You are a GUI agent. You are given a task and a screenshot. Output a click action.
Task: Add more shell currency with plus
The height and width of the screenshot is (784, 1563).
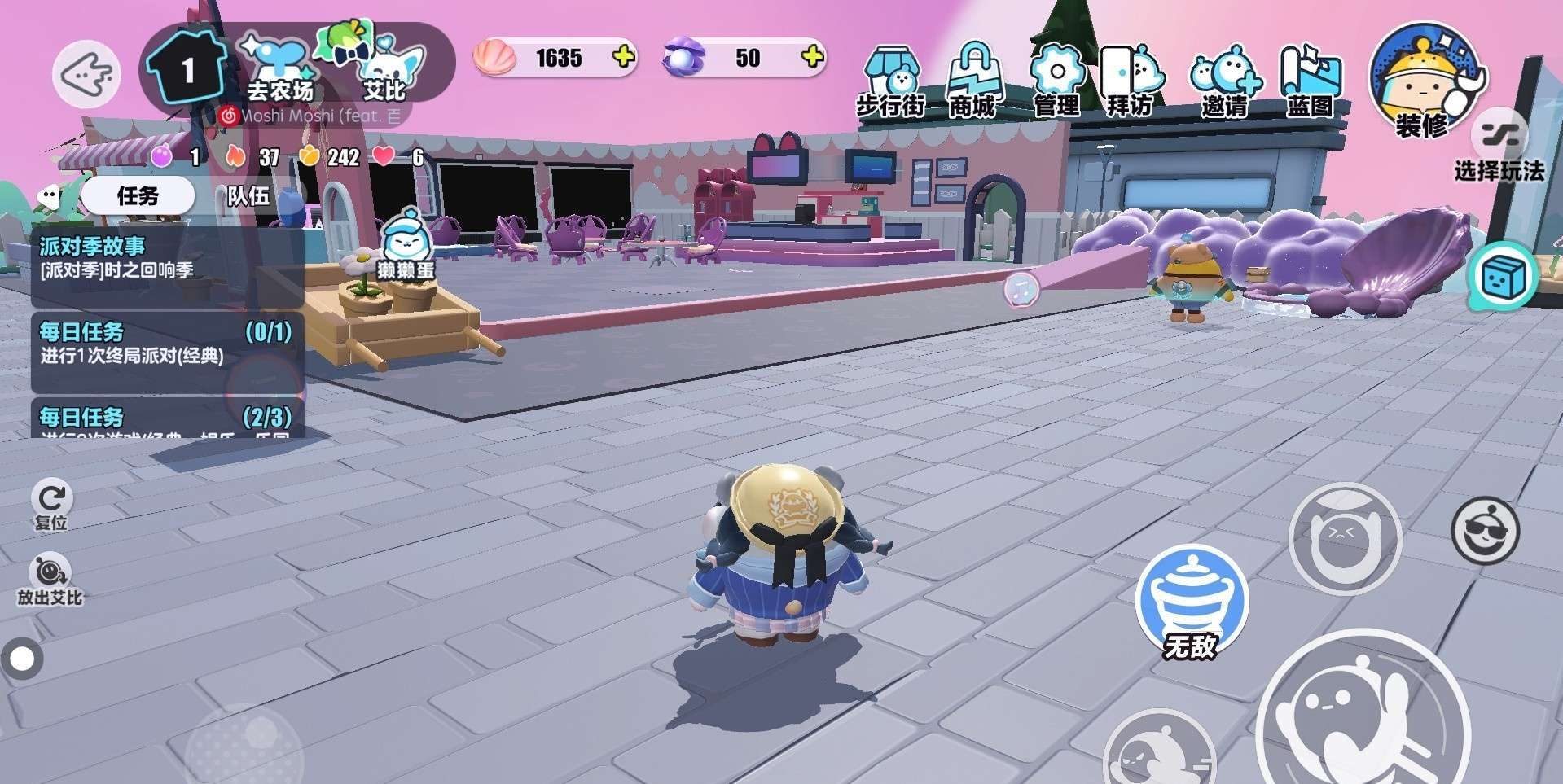point(623,57)
